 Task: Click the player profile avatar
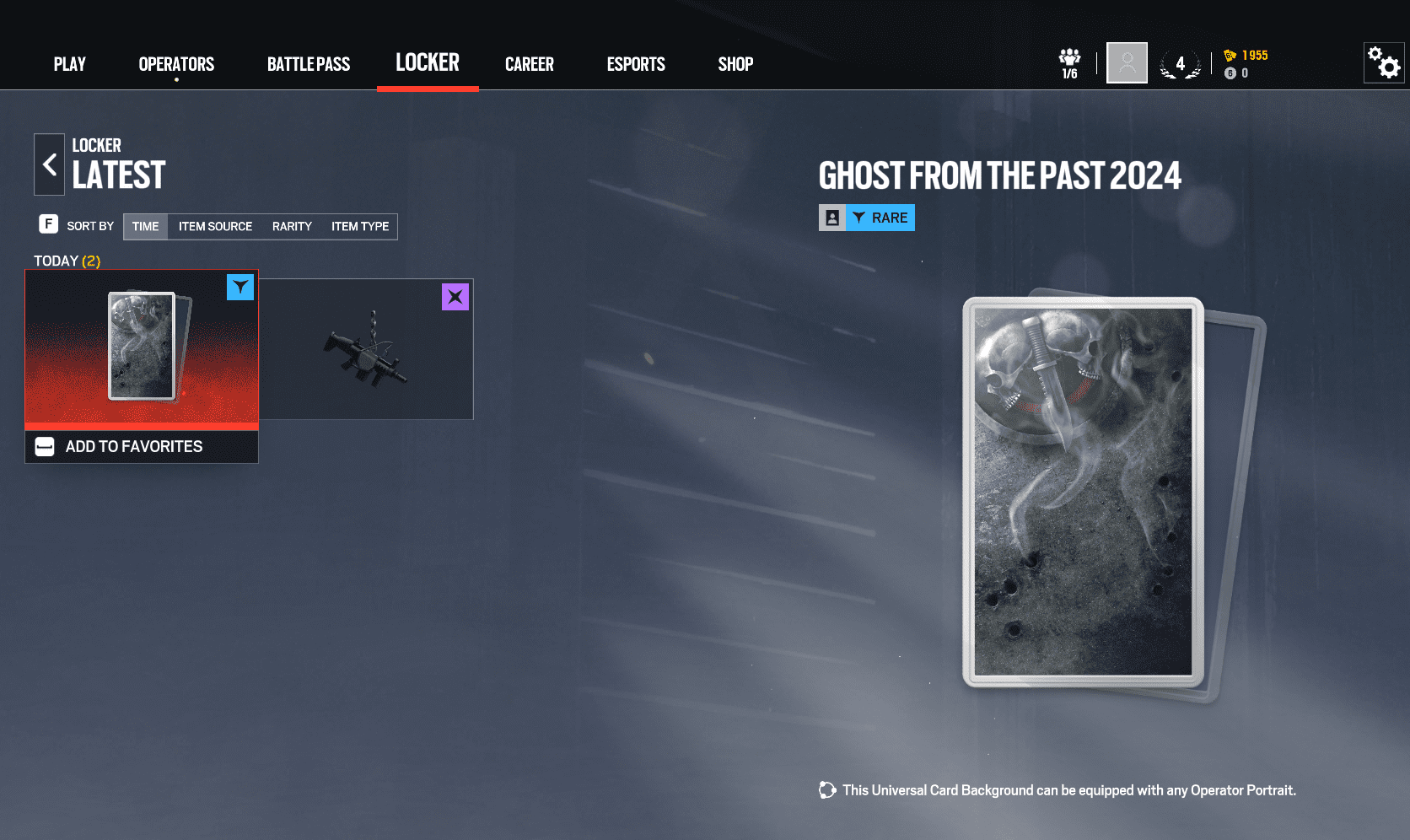pyautogui.click(x=1127, y=62)
